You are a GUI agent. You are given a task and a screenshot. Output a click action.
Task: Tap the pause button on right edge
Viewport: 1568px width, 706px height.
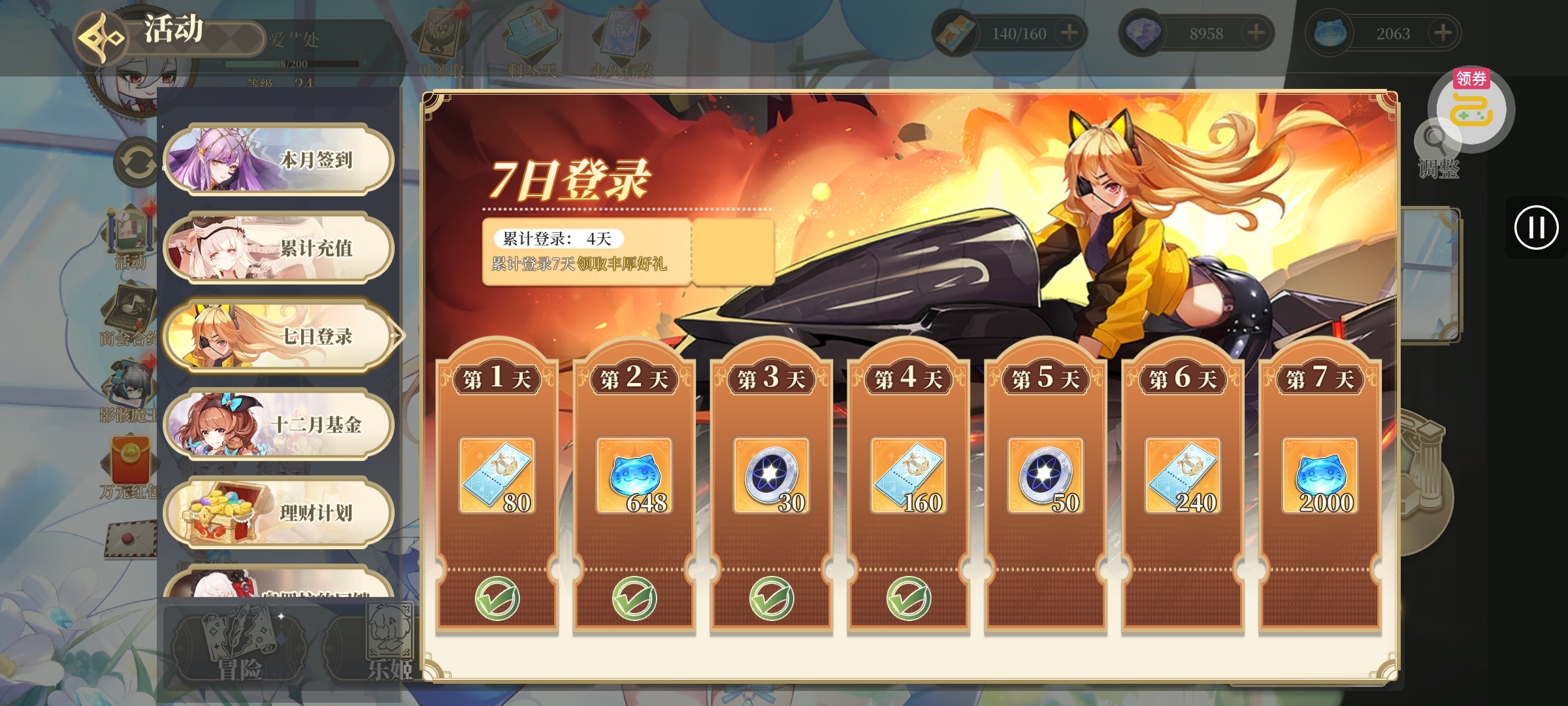(x=1536, y=227)
